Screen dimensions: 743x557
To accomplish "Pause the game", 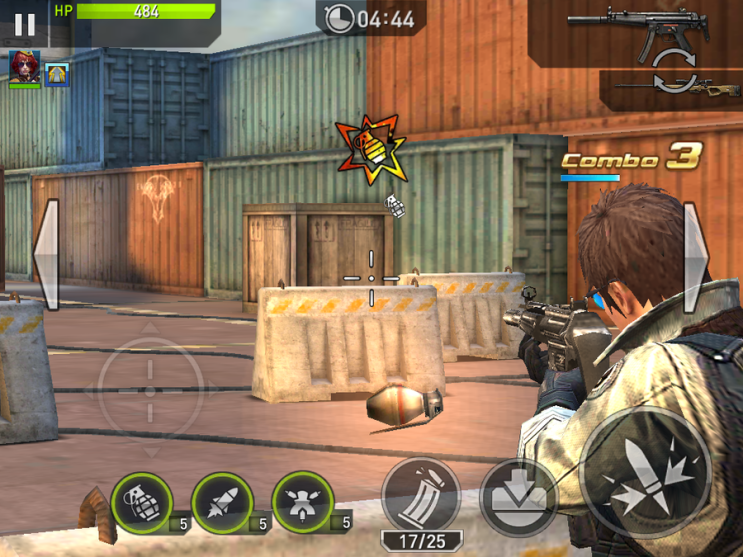I will point(24,24).
